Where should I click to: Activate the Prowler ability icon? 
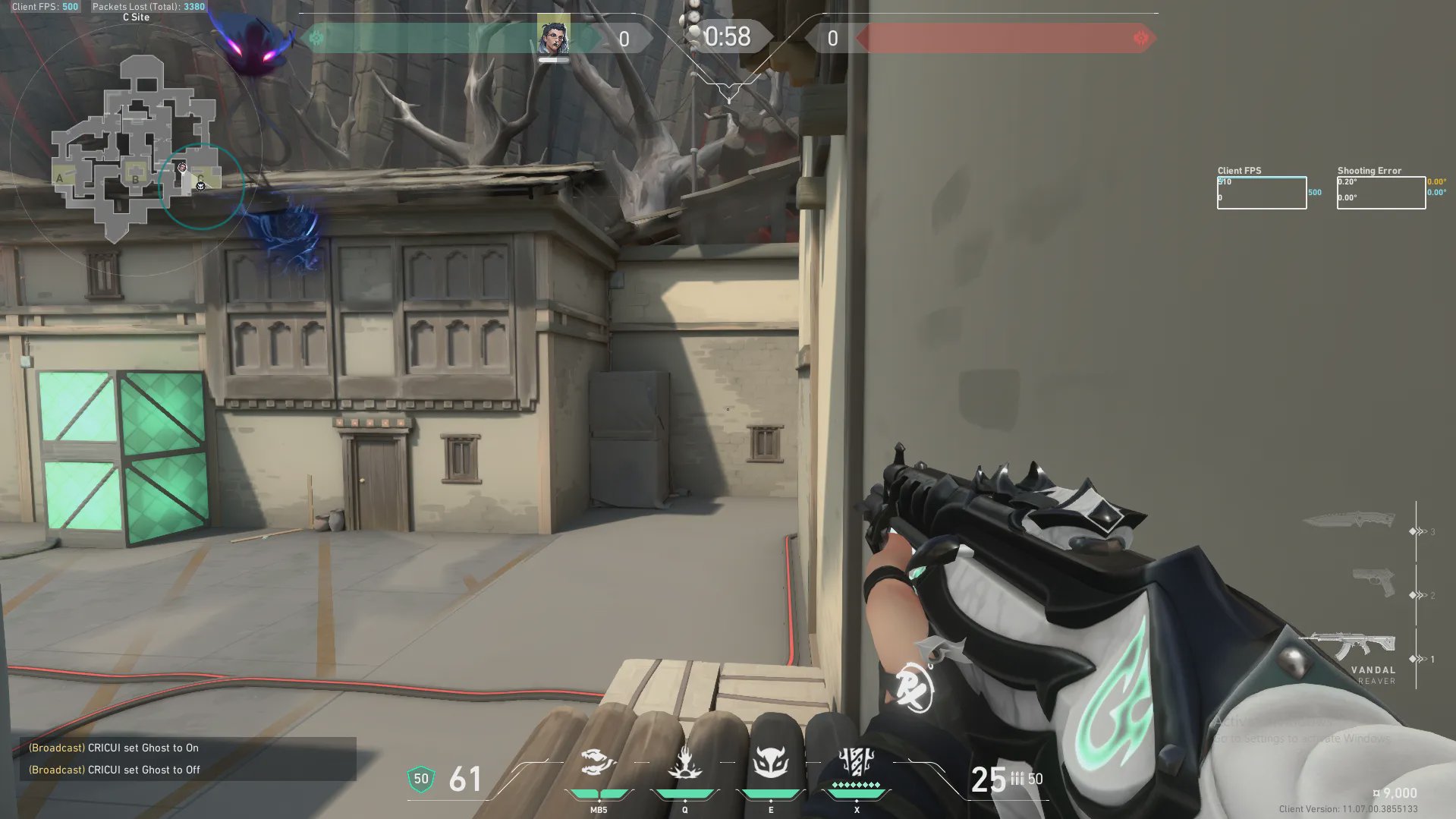(x=598, y=762)
